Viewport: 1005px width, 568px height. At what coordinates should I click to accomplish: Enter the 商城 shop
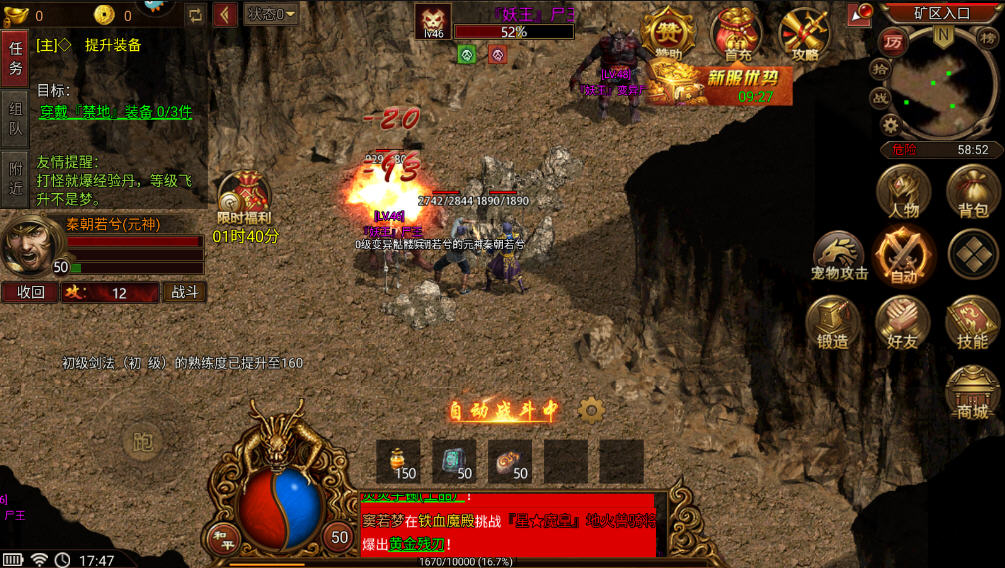(x=972, y=391)
